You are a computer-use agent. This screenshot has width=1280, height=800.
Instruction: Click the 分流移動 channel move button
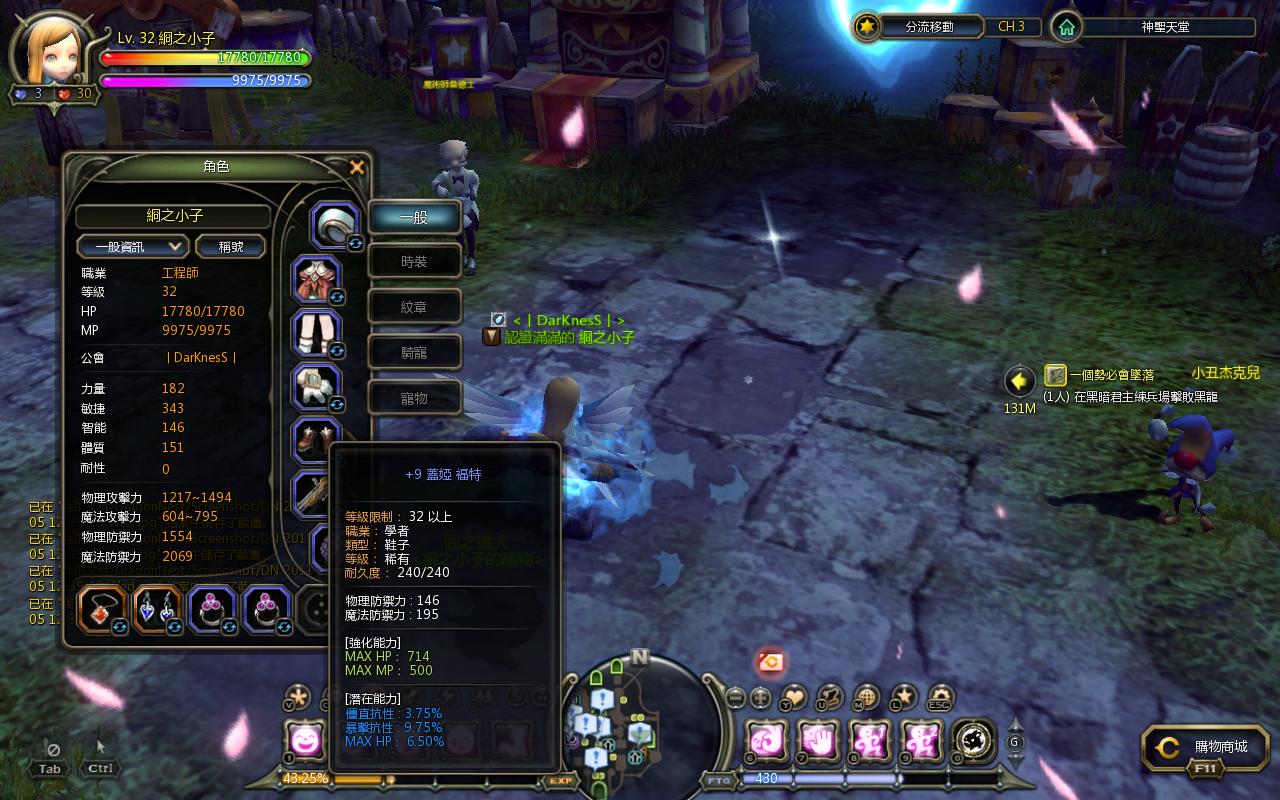[916, 27]
